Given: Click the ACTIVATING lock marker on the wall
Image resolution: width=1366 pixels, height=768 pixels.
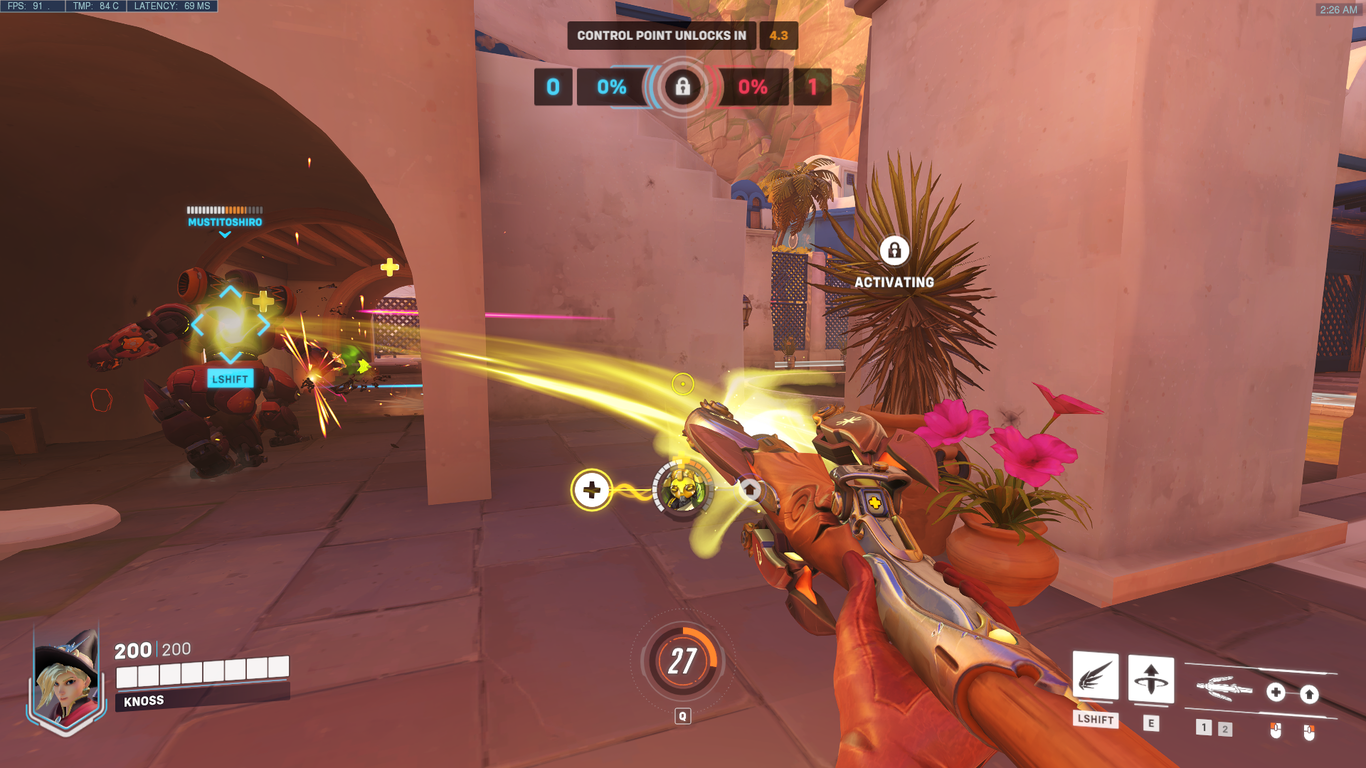Looking at the screenshot, I should click(893, 250).
